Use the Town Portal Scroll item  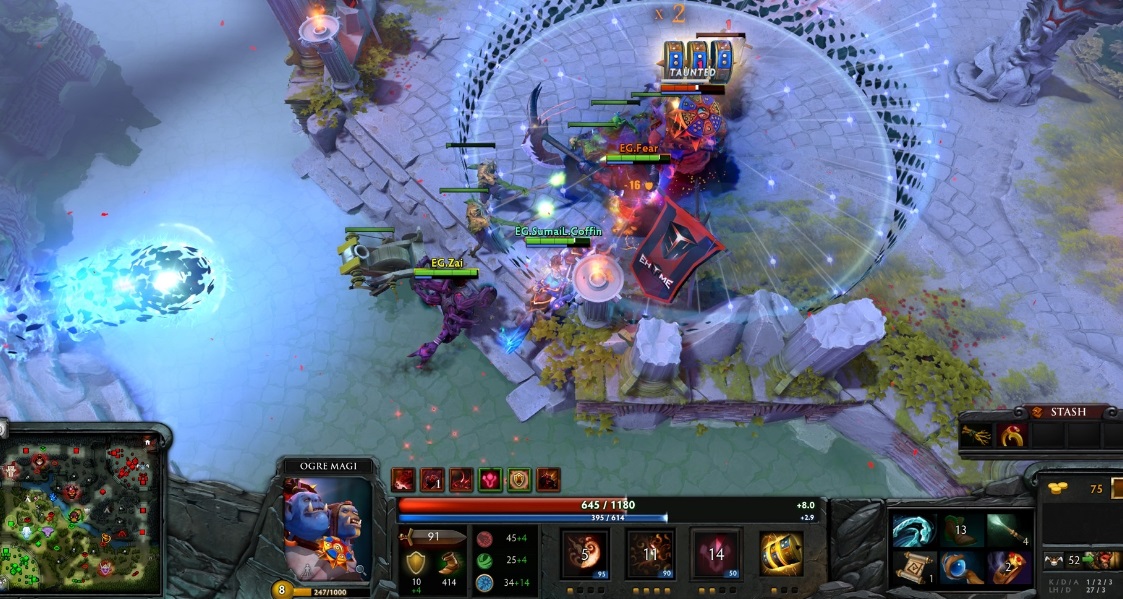click(x=913, y=568)
